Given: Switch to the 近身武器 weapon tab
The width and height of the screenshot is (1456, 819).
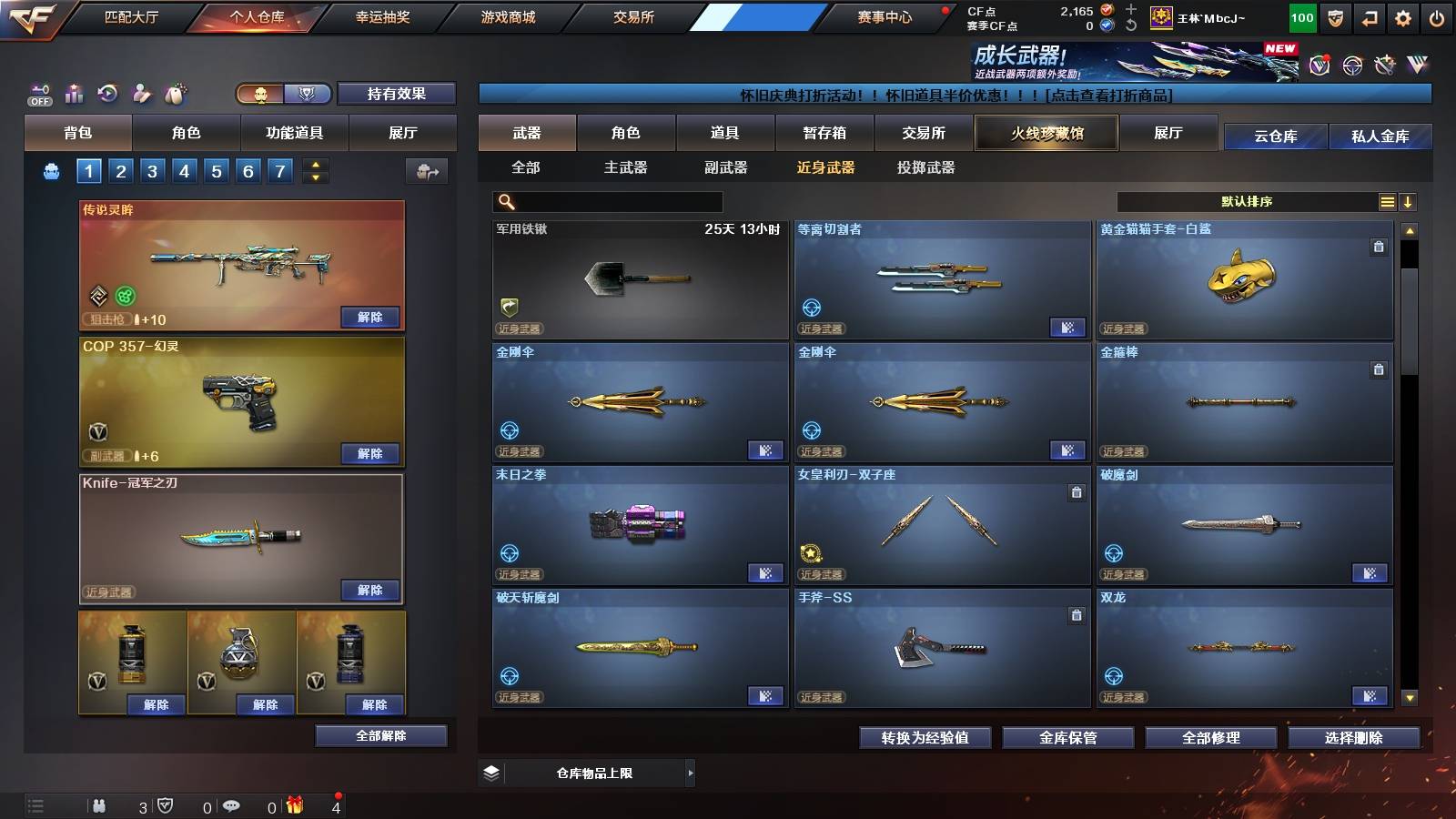Looking at the screenshot, I should tap(825, 167).
